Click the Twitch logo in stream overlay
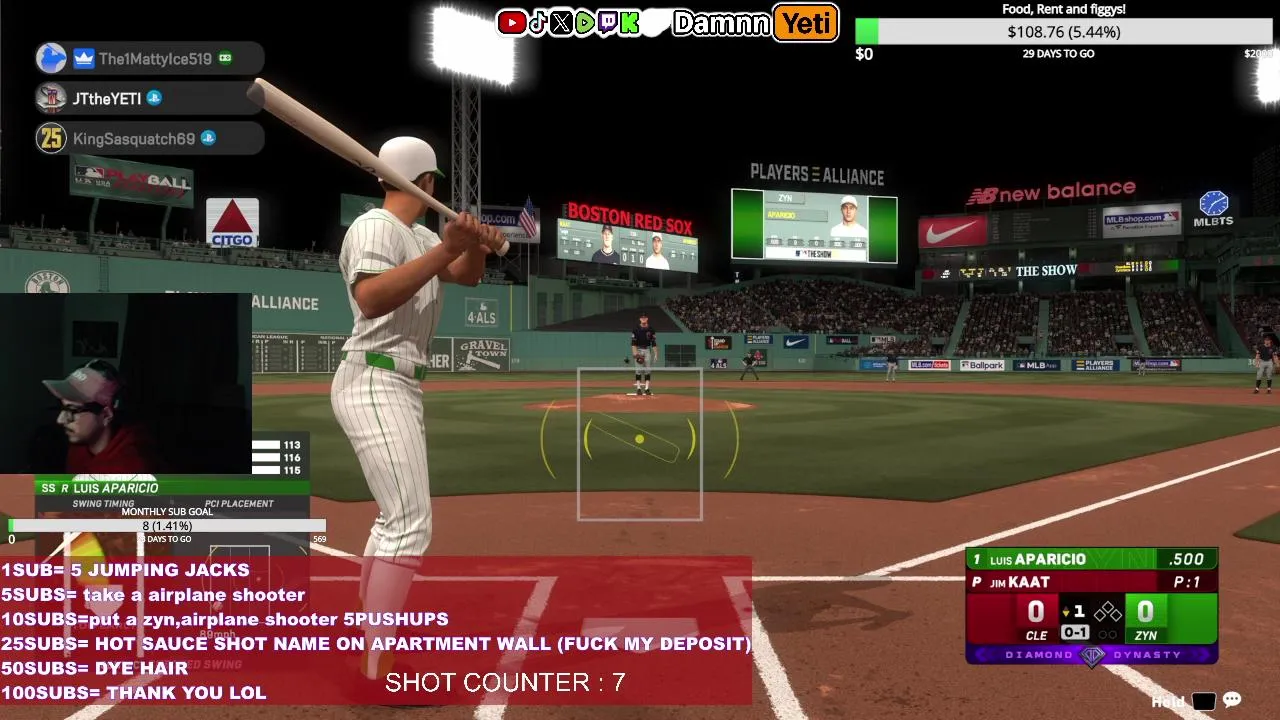Viewport: 1280px width, 720px height. click(607, 23)
